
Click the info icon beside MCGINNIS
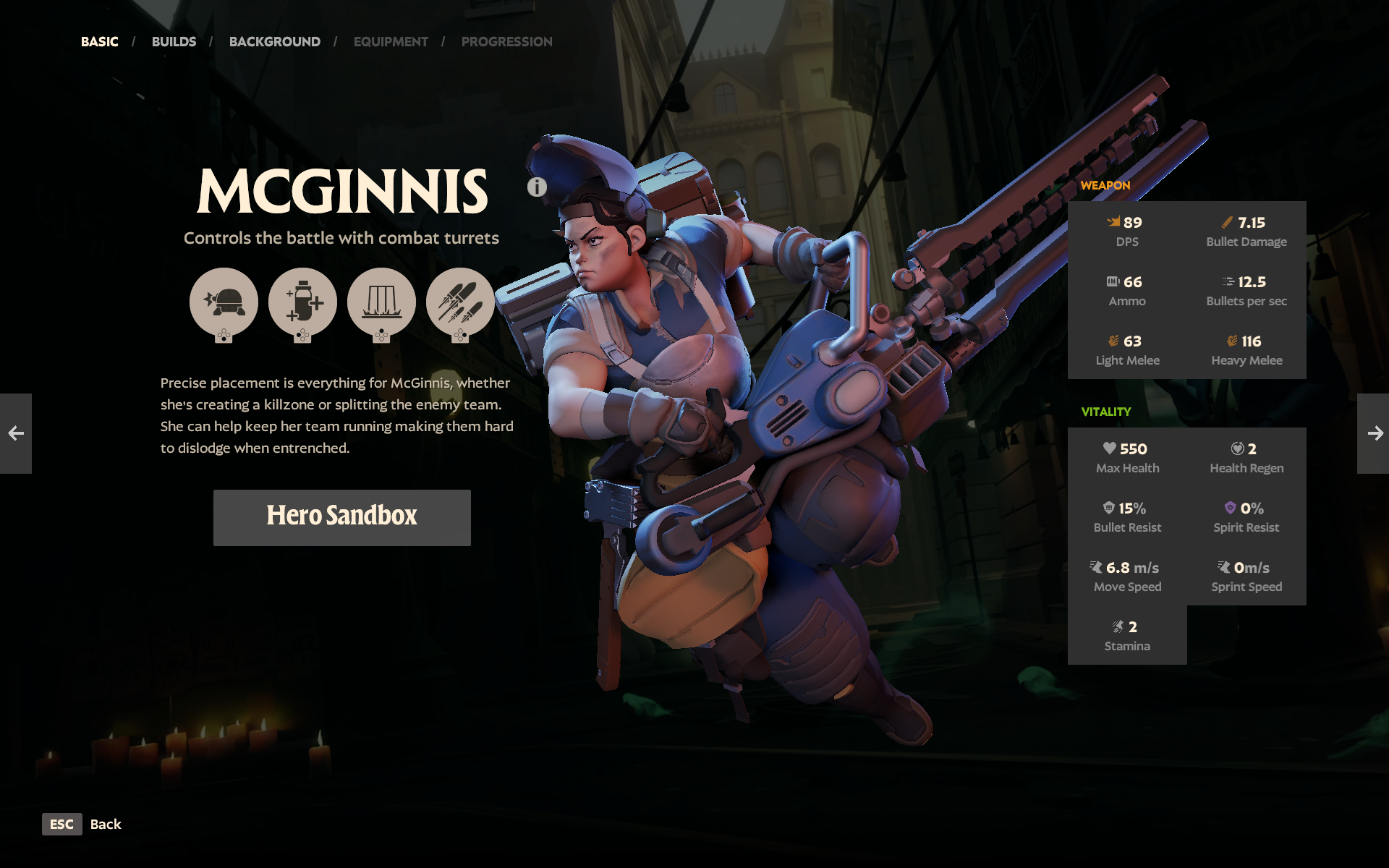click(536, 187)
